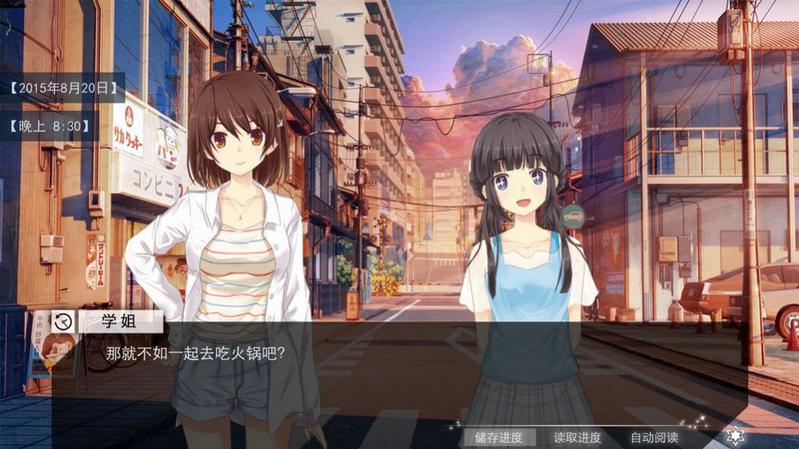Toggle 自动阅读 auto-read mode
The width and height of the screenshot is (799, 449).
pos(654,437)
